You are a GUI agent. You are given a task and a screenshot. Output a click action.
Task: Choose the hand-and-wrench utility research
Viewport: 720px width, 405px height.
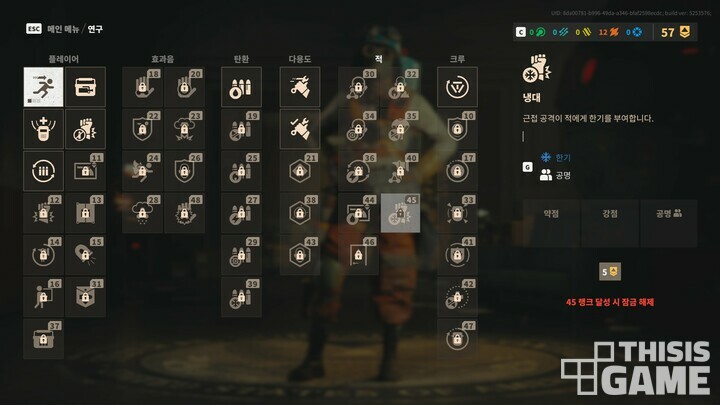point(299,129)
